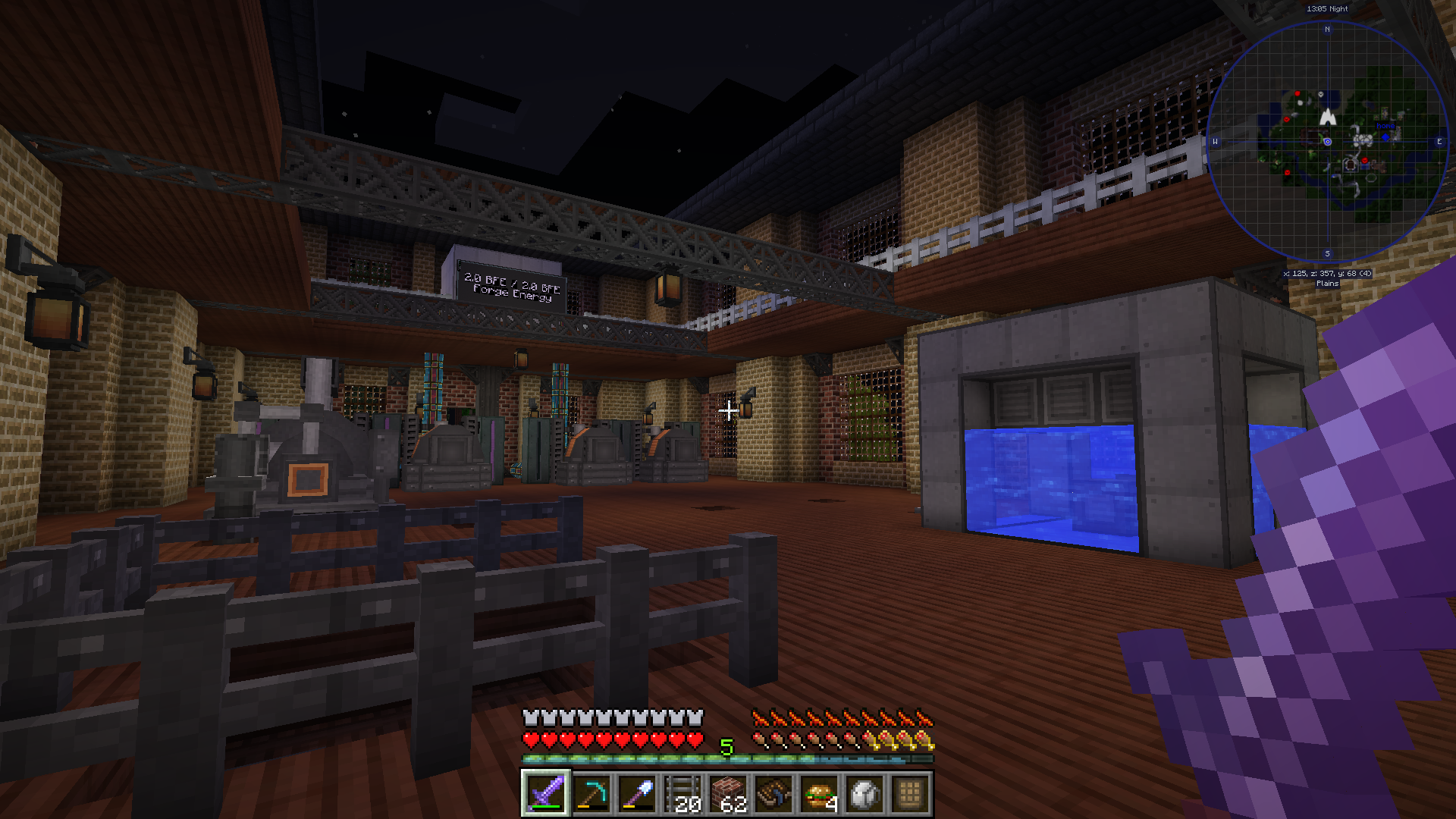This screenshot has height=819, width=1456.
Task: Select the shovel hotbar slot
Action: click(x=637, y=794)
